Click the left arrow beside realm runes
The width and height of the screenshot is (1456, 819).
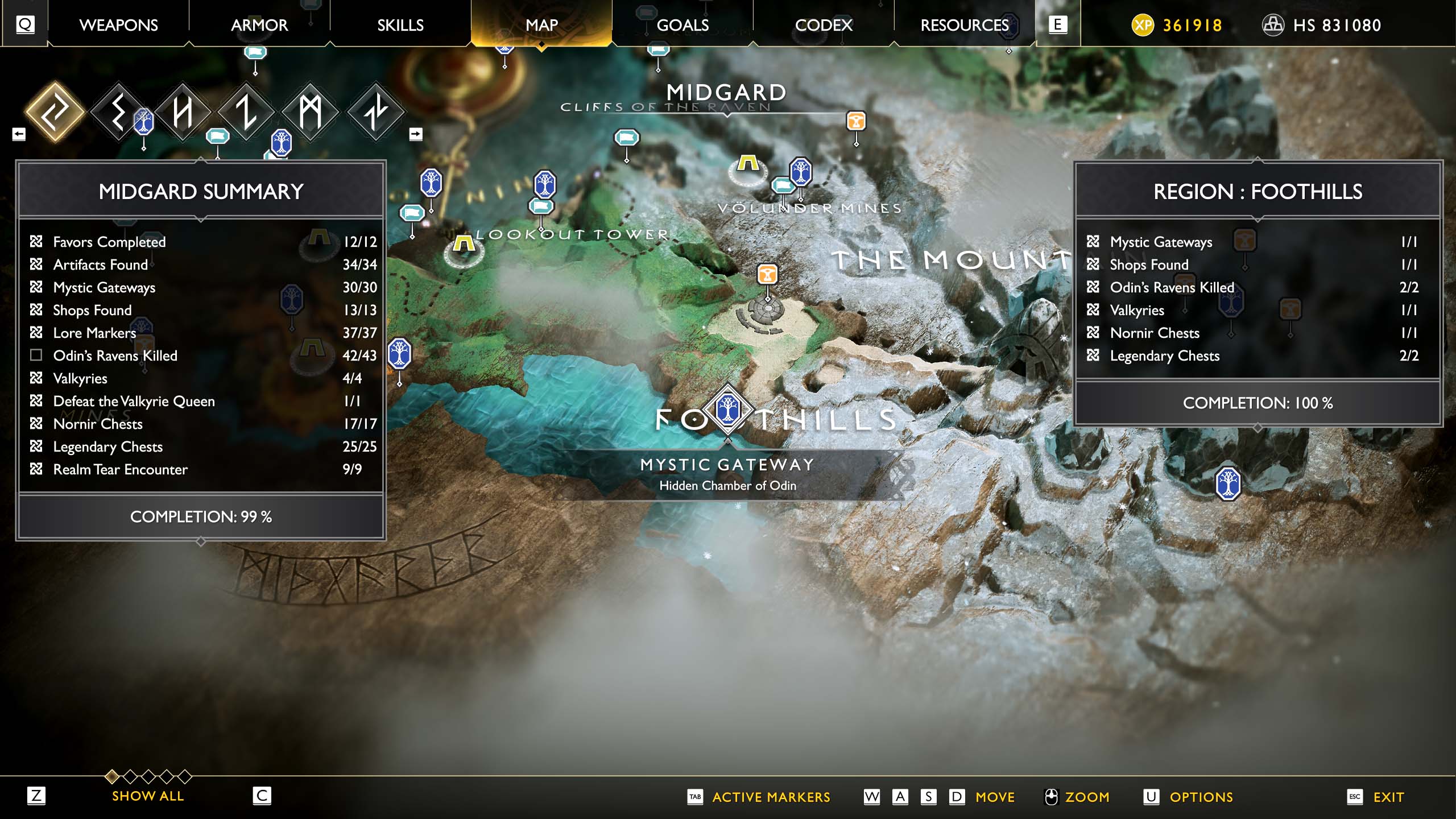coord(19,134)
